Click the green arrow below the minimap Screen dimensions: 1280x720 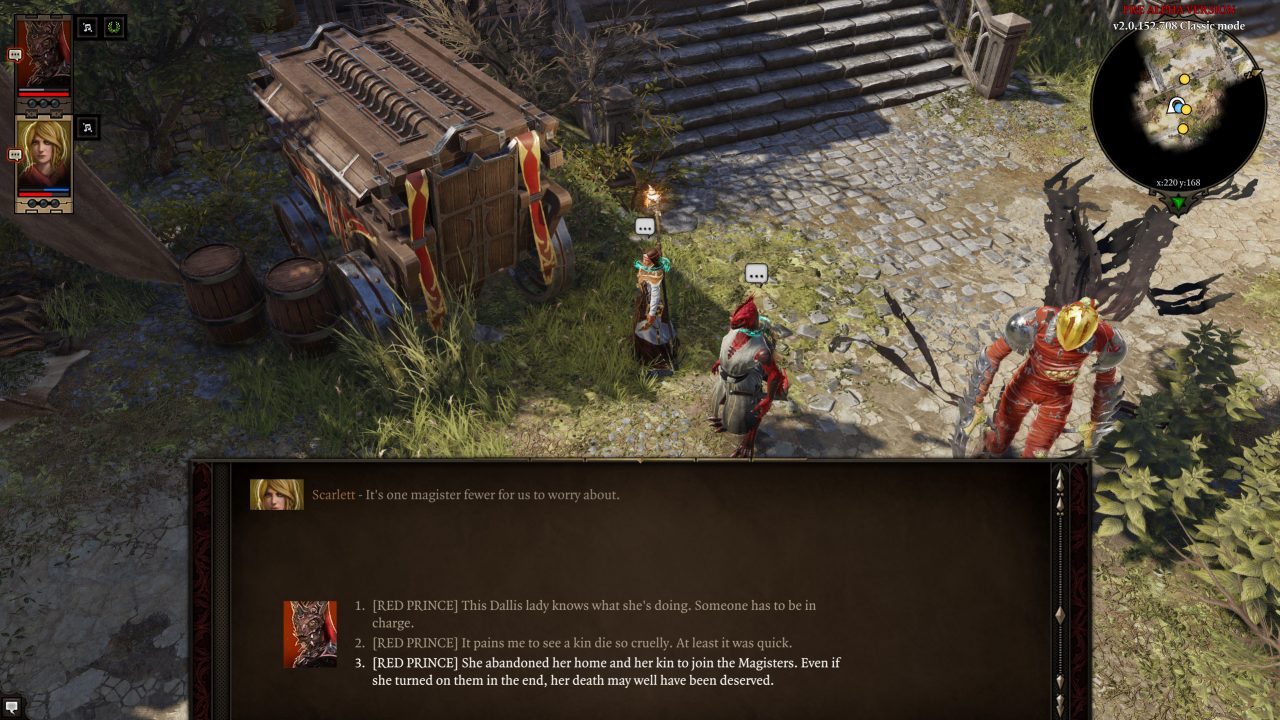point(1180,203)
